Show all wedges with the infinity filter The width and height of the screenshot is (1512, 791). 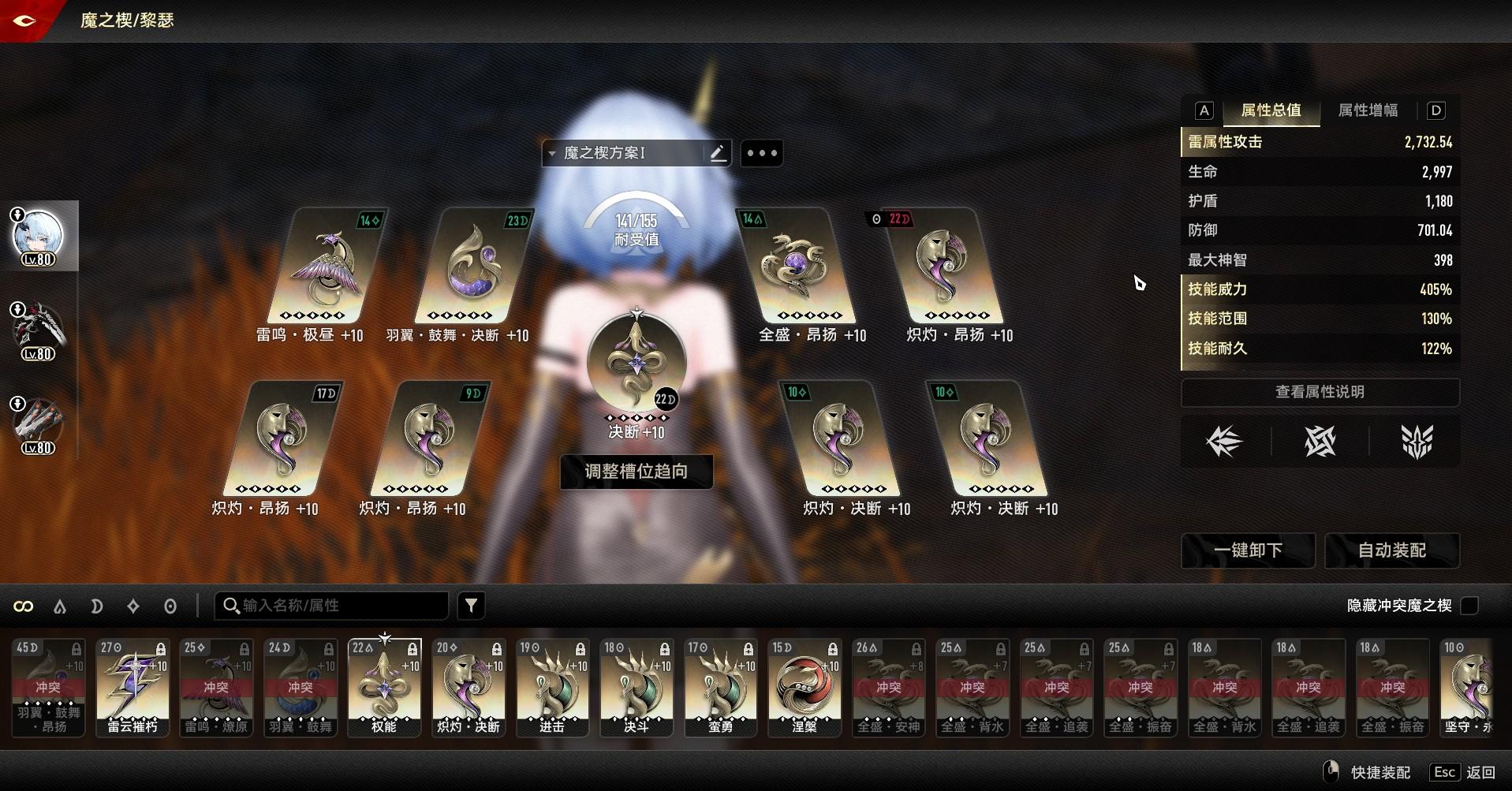[x=23, y=606]
